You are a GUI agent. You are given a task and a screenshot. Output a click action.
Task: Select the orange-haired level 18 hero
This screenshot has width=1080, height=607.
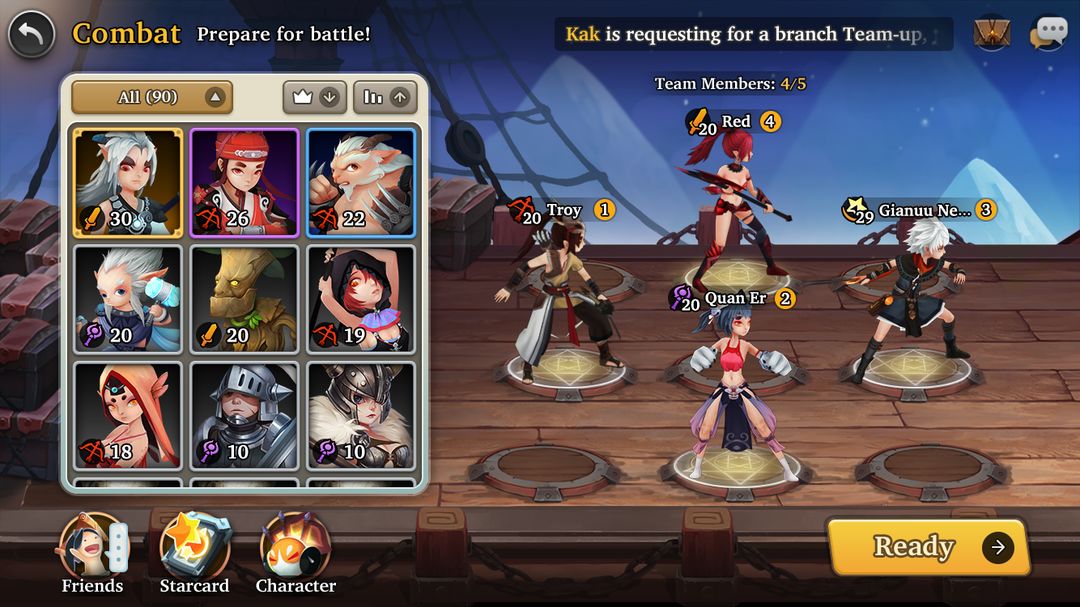(x=127, y=416)
